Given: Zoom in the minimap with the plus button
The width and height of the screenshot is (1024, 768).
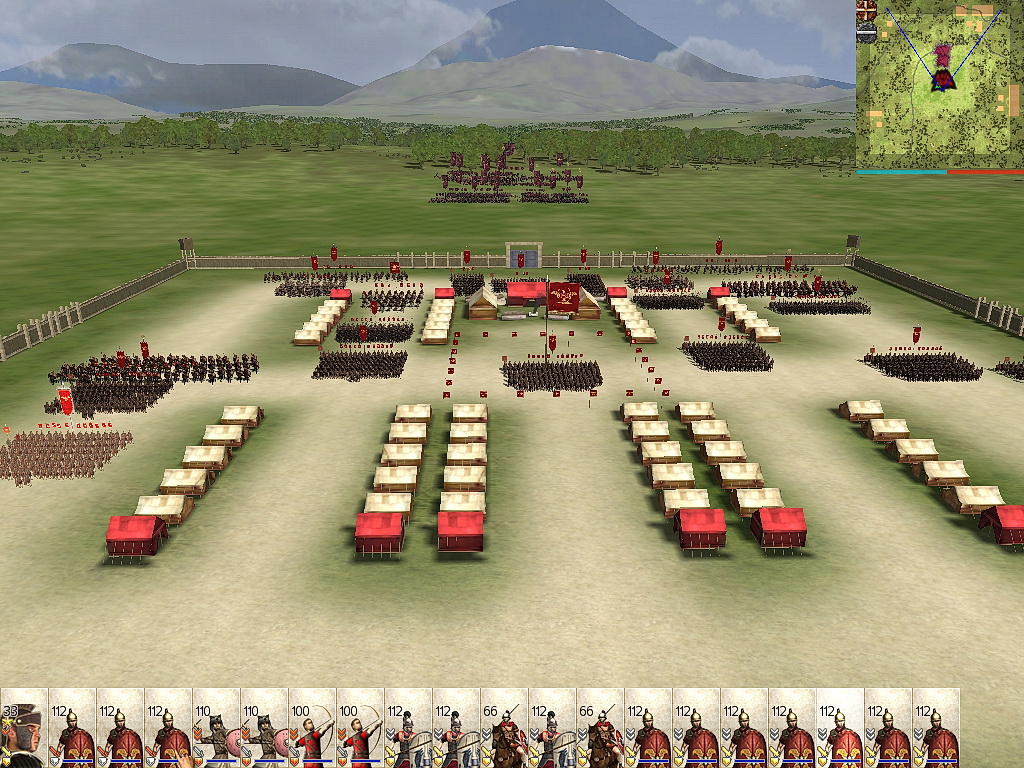Looking at the screenshot, I should click(866, 10).
